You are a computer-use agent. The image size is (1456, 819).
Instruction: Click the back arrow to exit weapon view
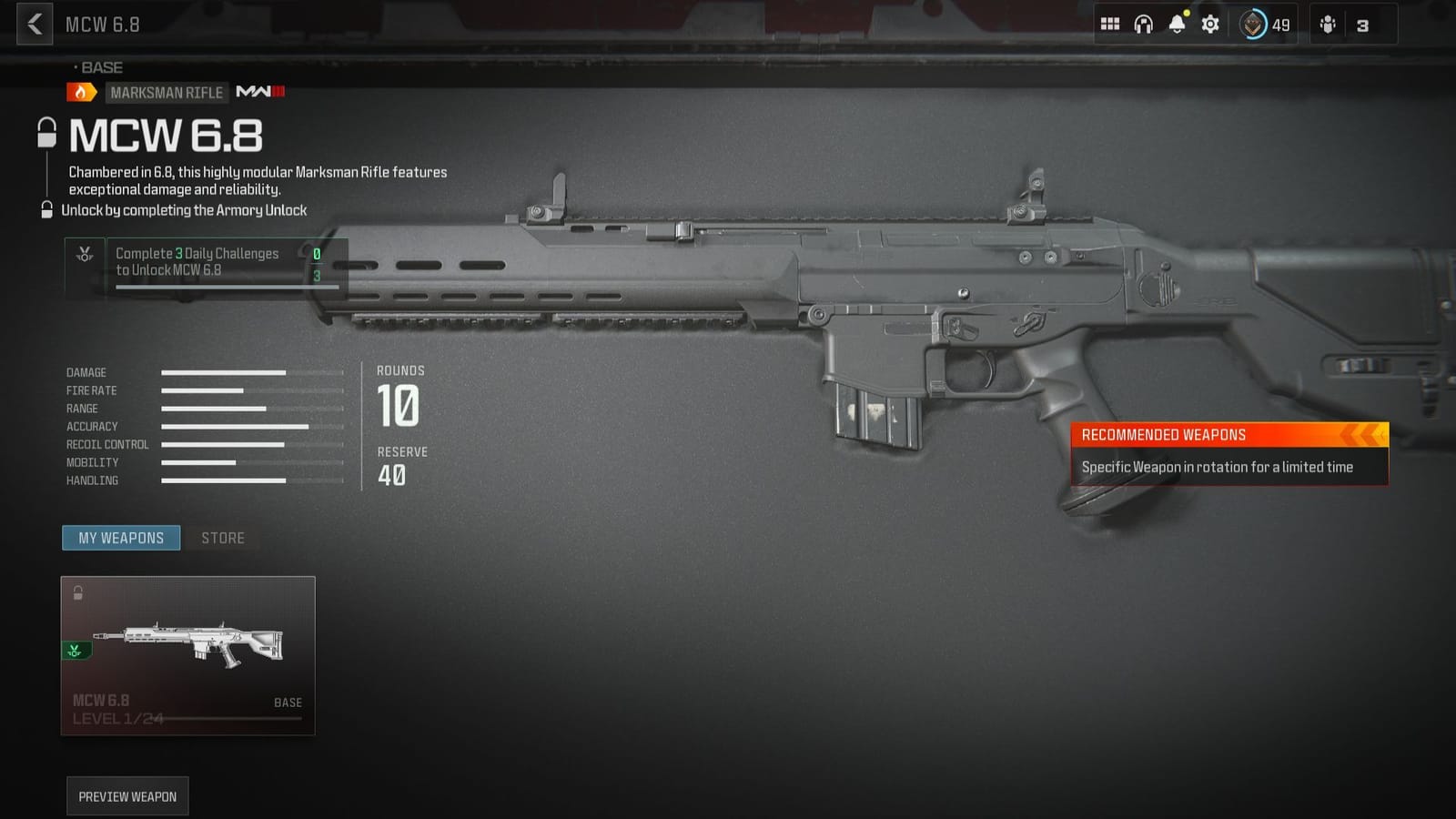[33, 25]
